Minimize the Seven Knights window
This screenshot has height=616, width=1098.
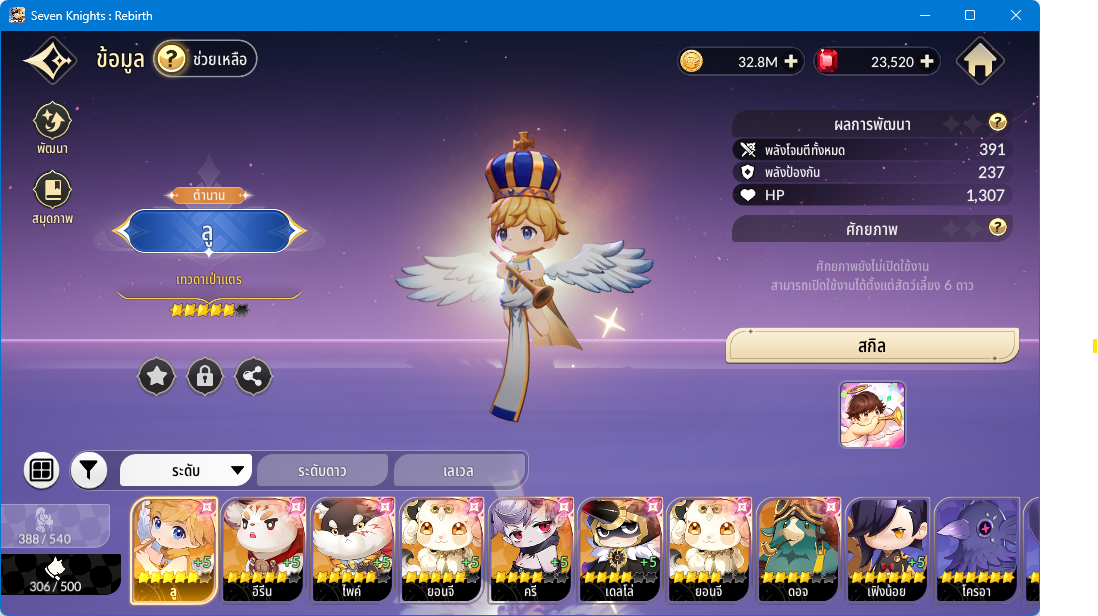(924, 16)
